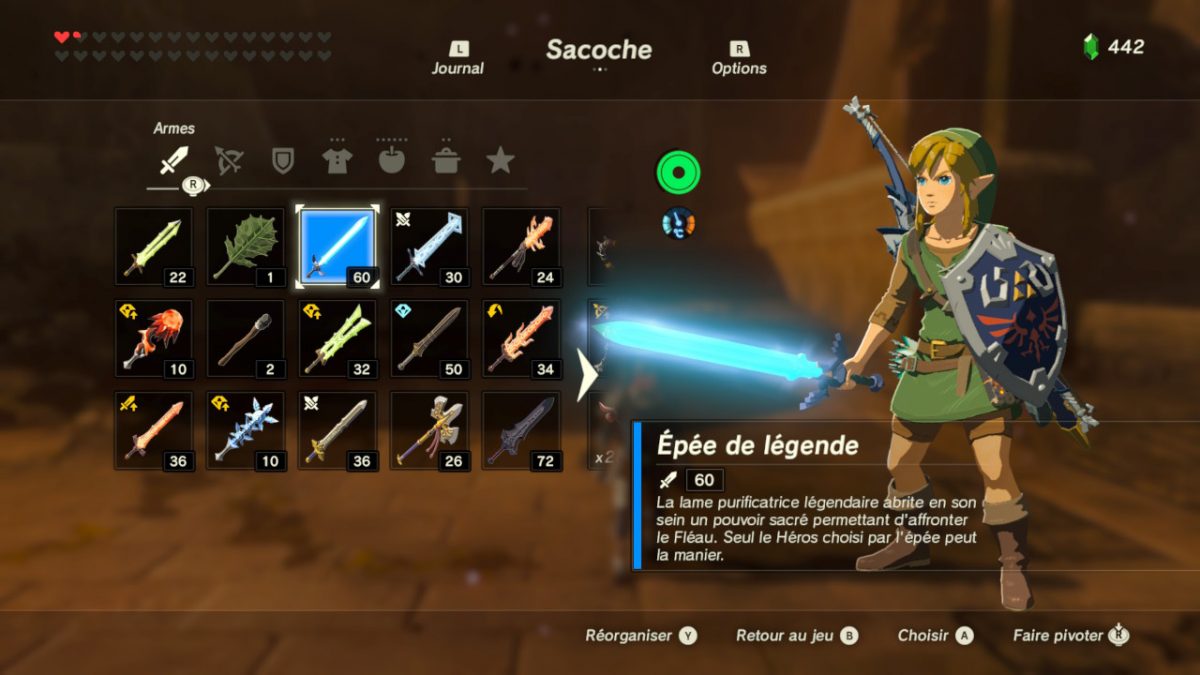
Task: Open the Options page
Action: tap(739, 59)
